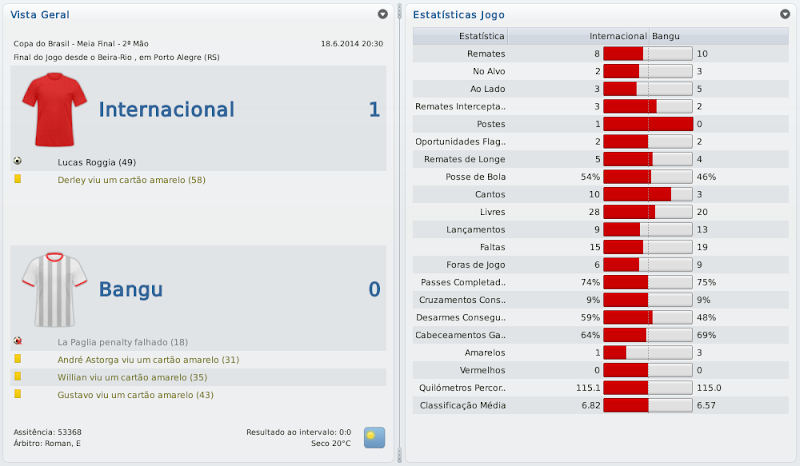Select the Internacional team name
800x466 pixels.
(166, 110)
